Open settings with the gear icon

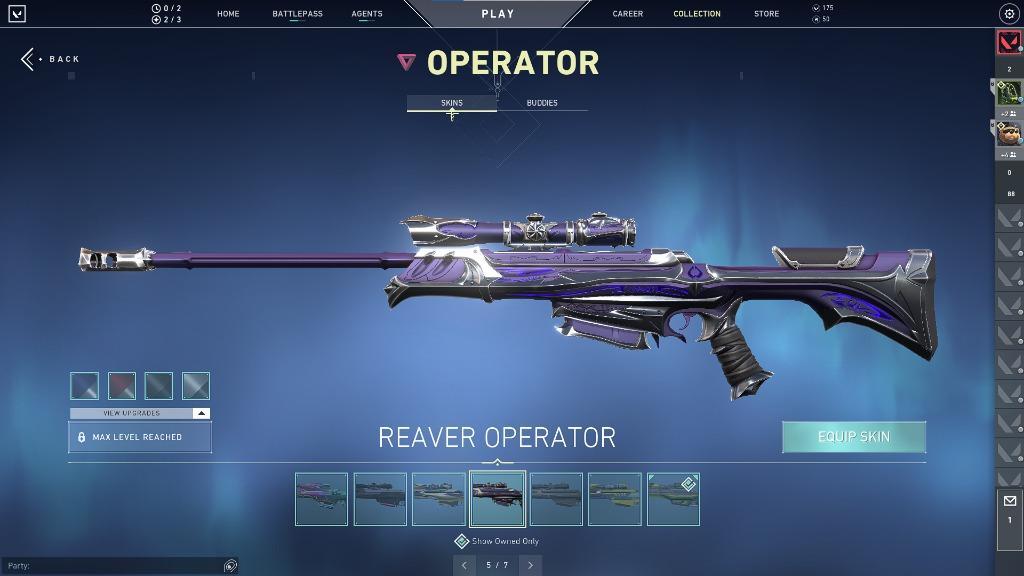coord(1008,14)
